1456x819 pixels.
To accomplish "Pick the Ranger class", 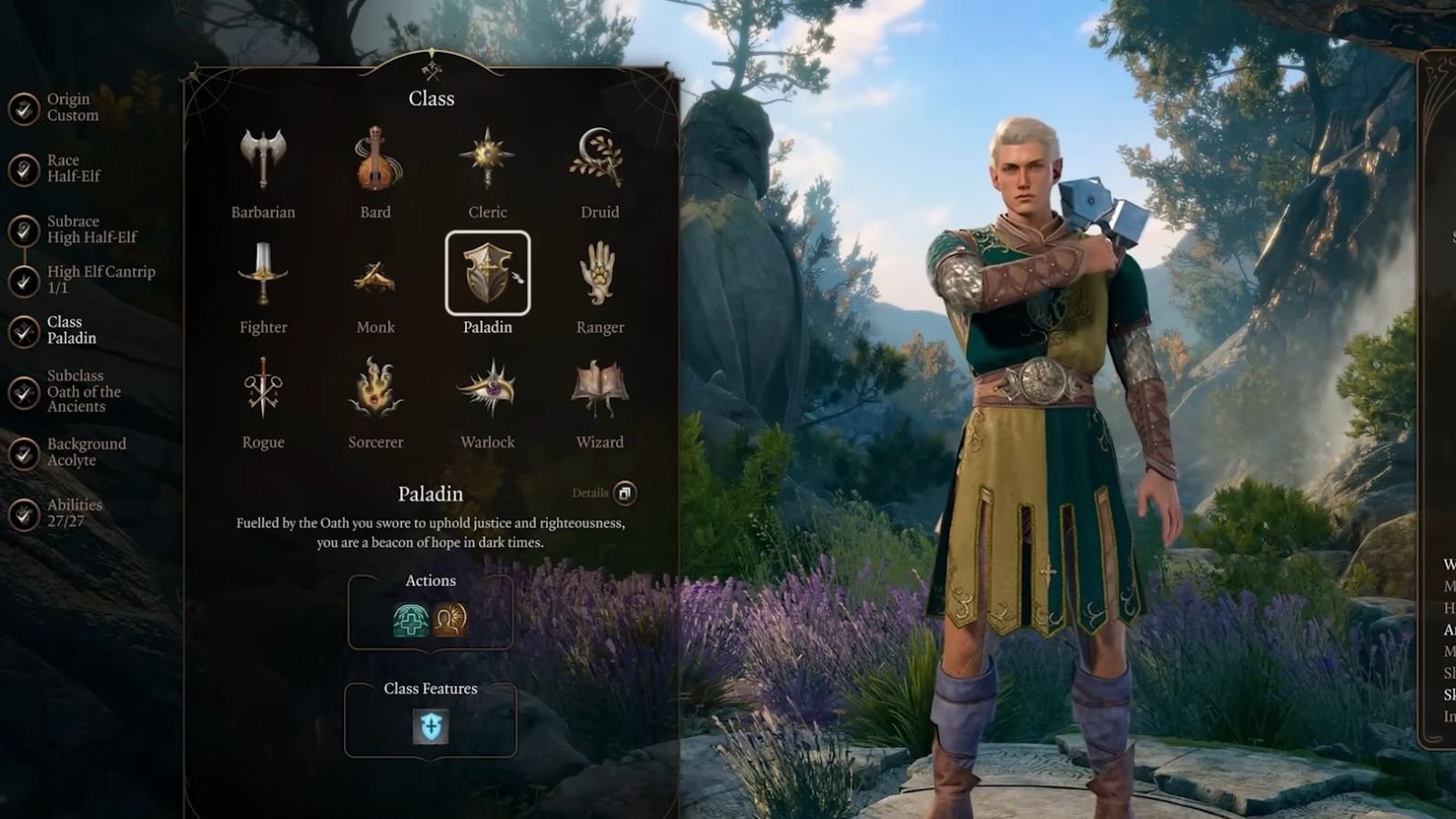I will [x=599, y=275].
